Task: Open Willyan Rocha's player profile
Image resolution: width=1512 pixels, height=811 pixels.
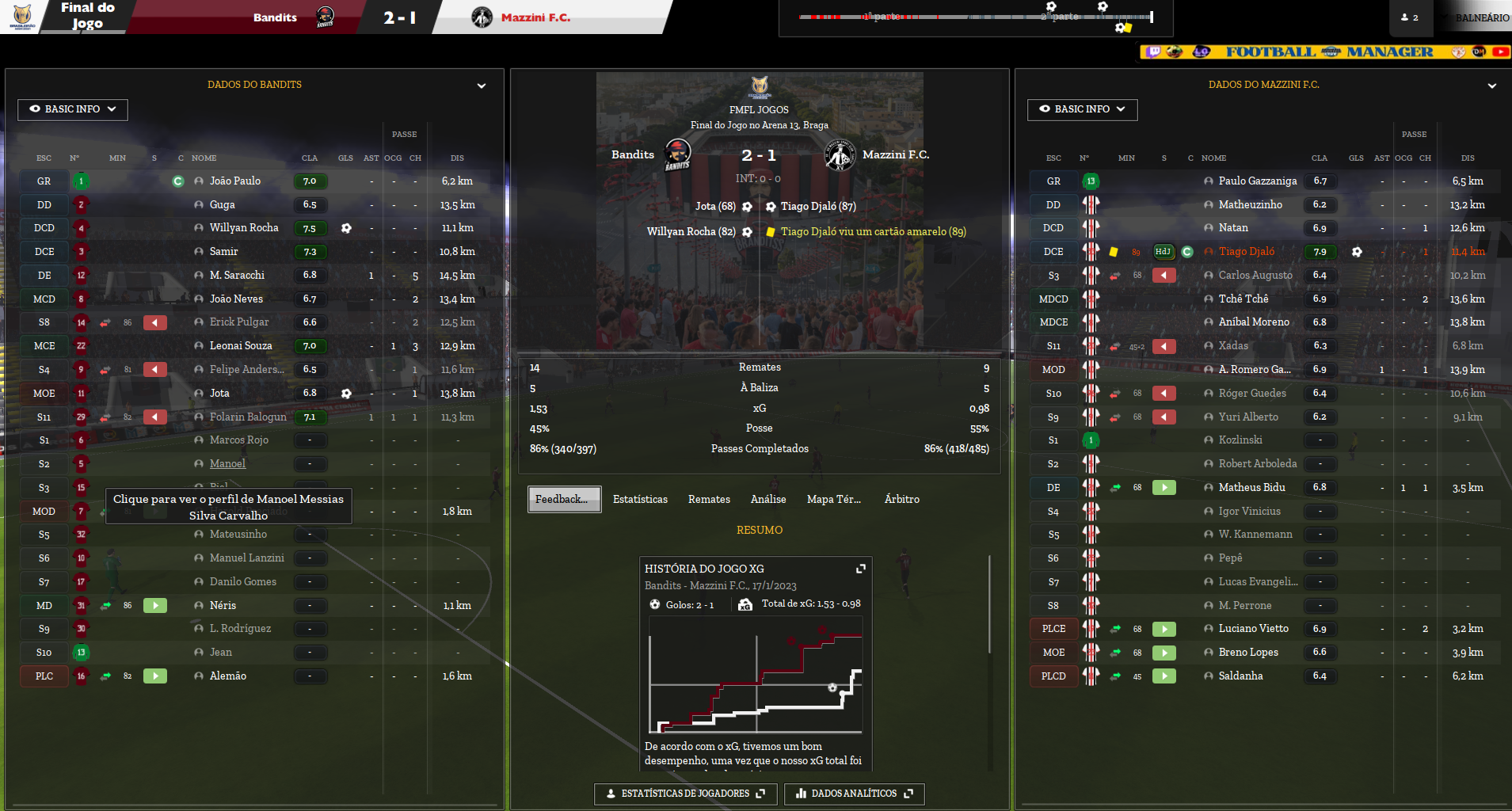Action: tap(244, 228)
